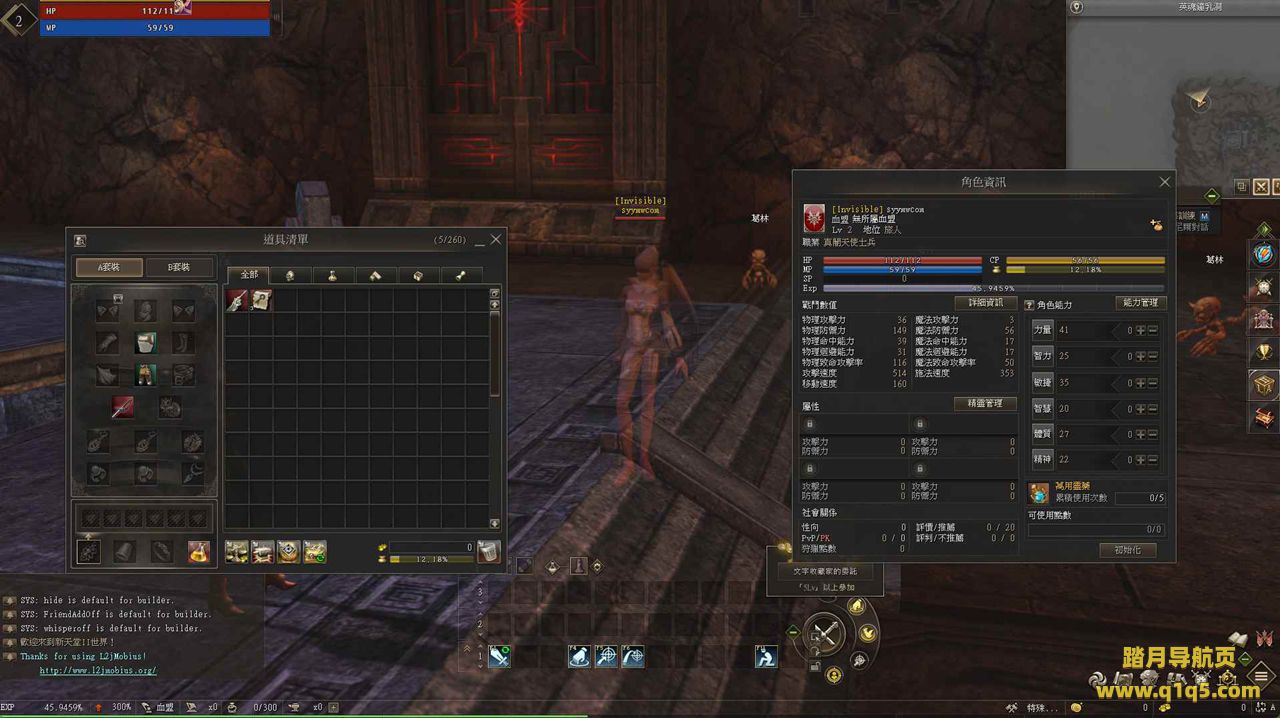Show the 全部 inventory tab
Screen dimensions: 1280x718
[249, 275]
